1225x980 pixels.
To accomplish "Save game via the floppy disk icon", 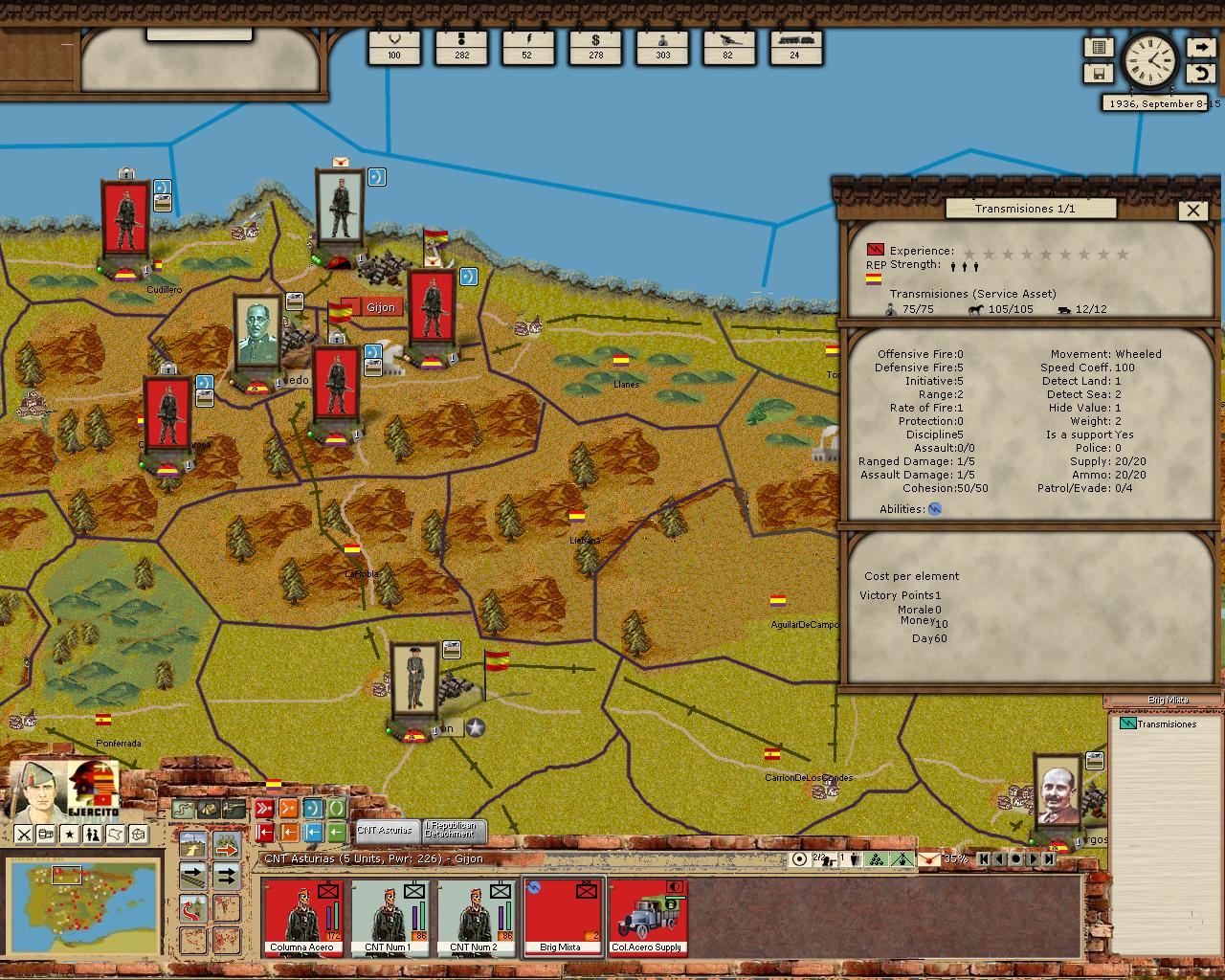I will pyautogui.click(x=1099, y=74).
